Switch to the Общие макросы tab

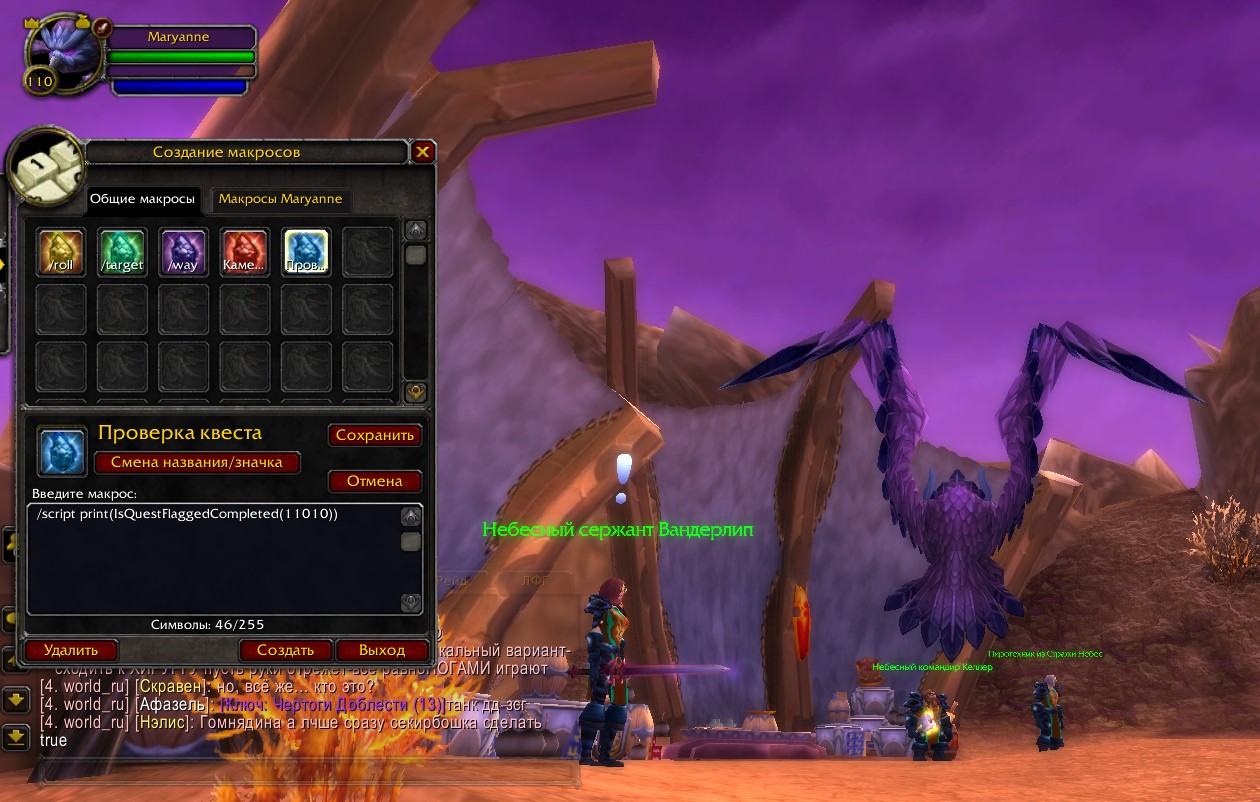pyautogui.click(x=142, y=199)
